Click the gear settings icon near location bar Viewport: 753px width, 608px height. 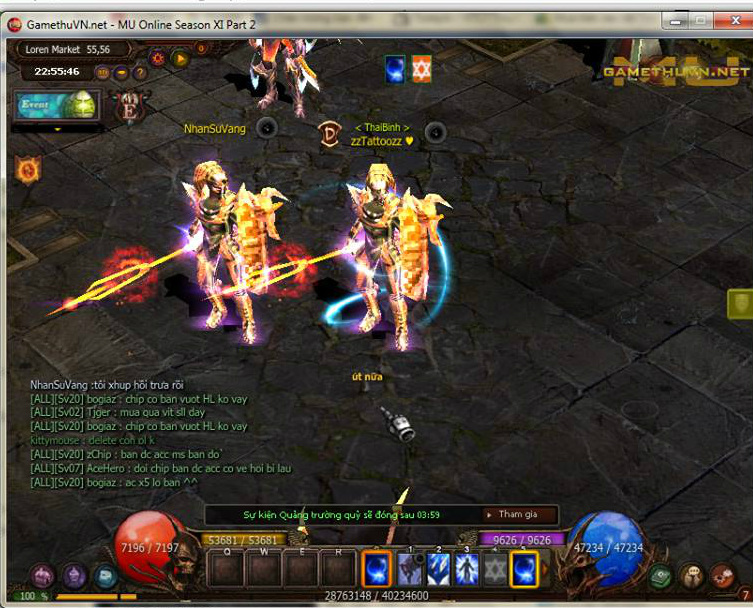click(x=158, y=58)
